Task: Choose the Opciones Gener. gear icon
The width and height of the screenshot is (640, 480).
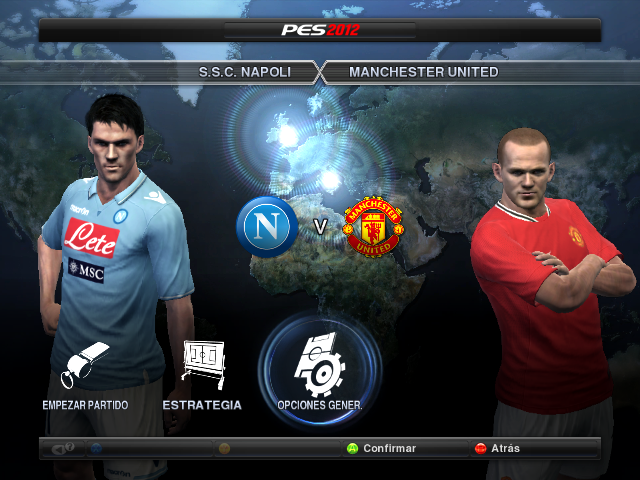Action: coord(319,367)
